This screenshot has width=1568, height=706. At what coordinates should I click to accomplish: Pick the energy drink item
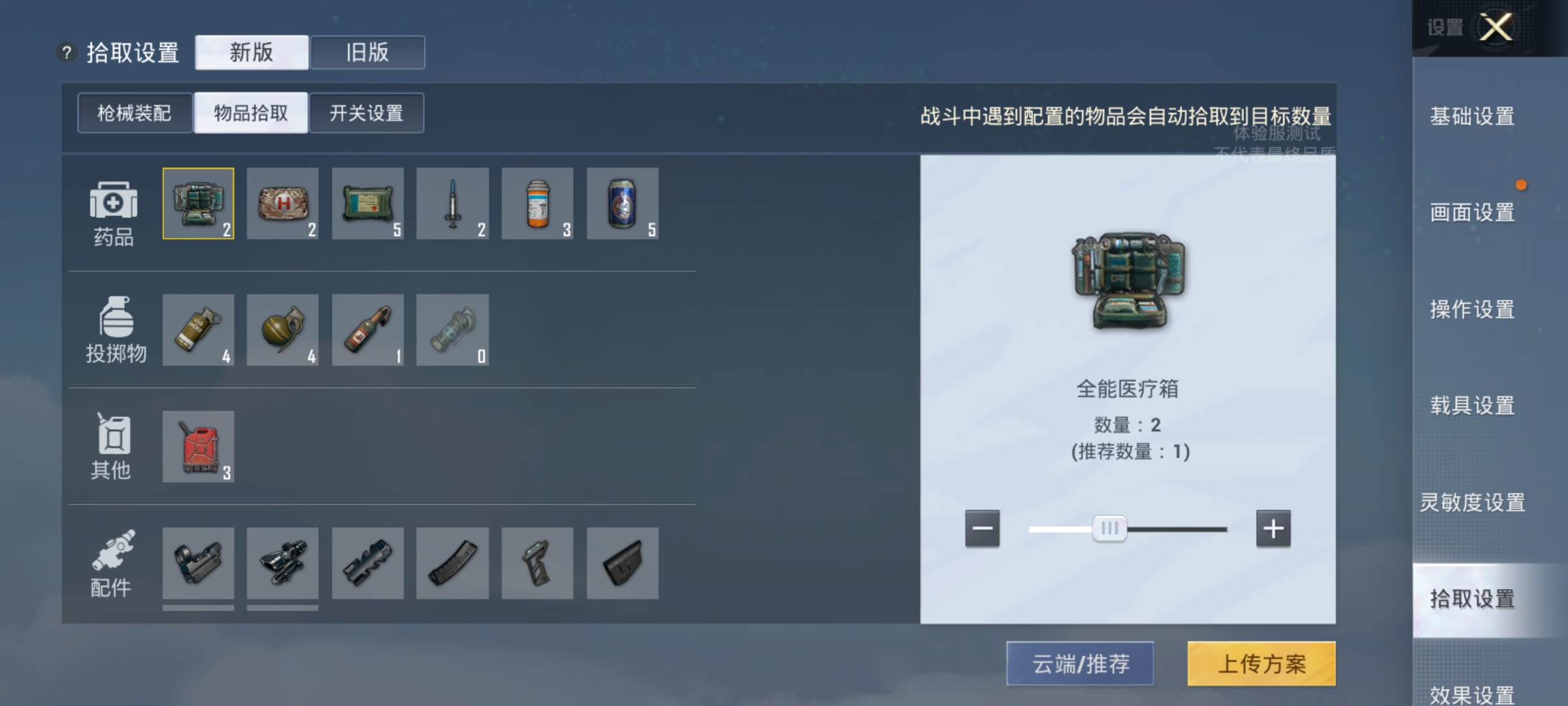point(622,204)
